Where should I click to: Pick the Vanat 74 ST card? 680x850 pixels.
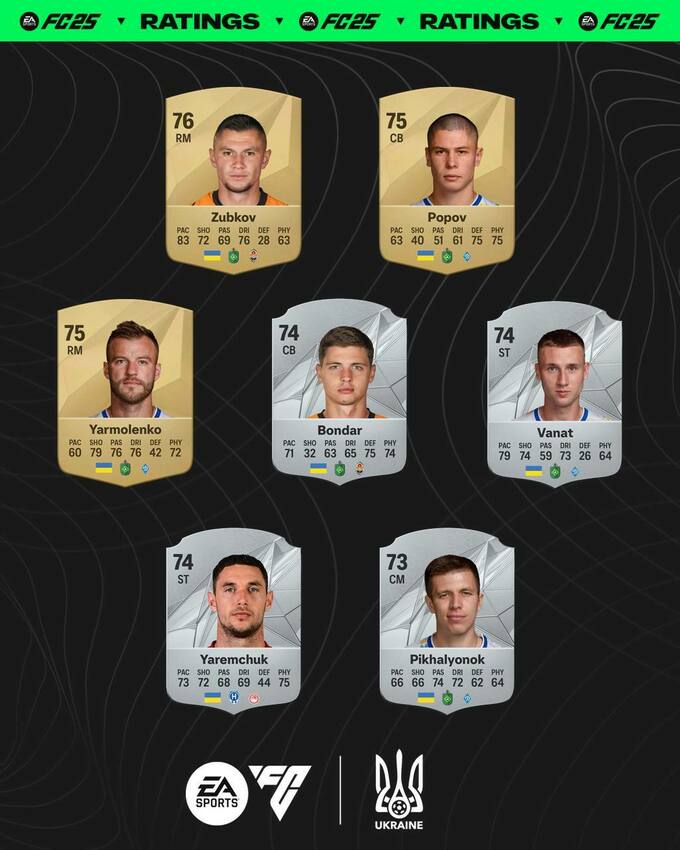553,392
